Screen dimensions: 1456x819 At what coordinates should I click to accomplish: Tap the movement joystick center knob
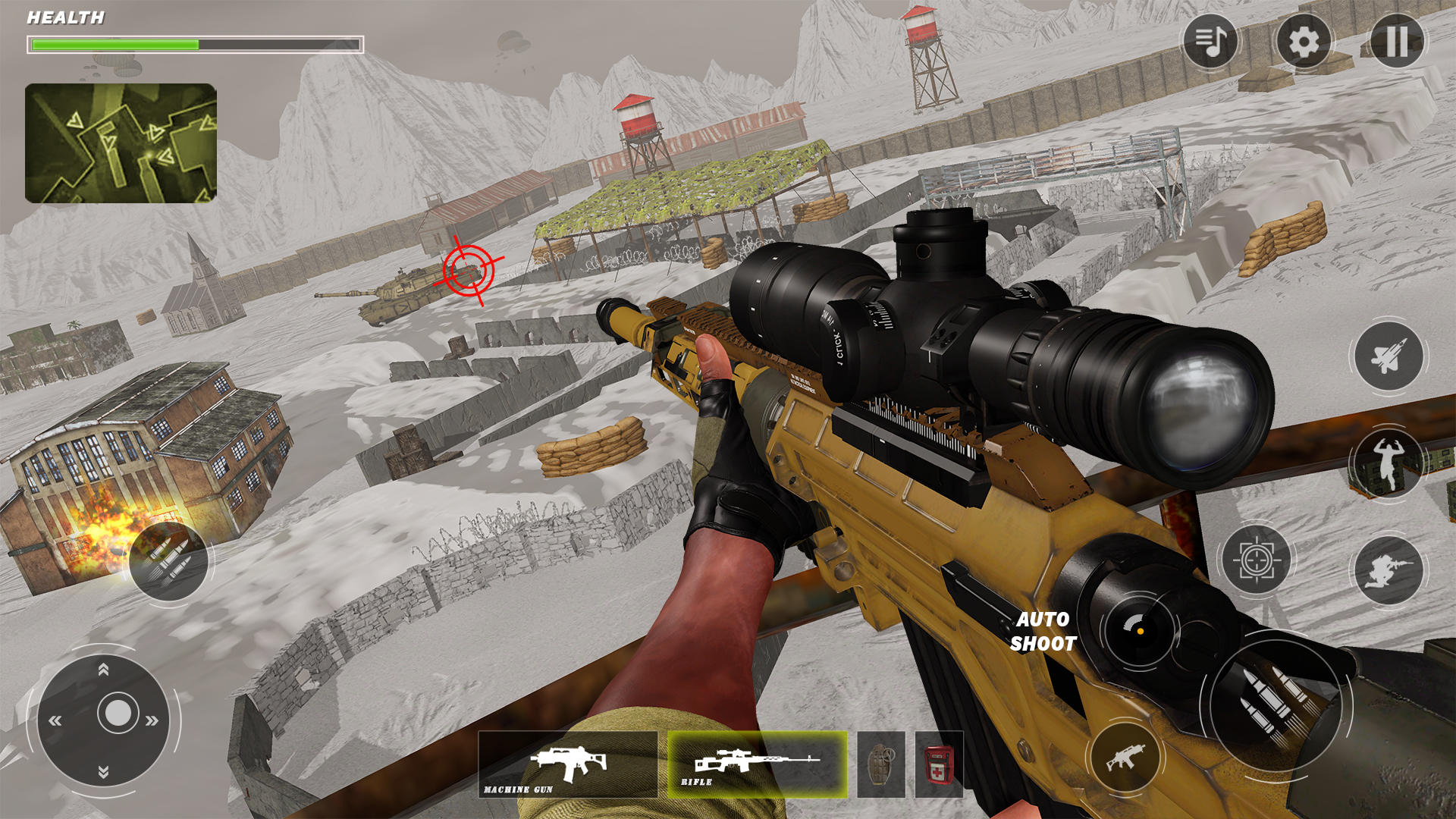tap(118, 713)
